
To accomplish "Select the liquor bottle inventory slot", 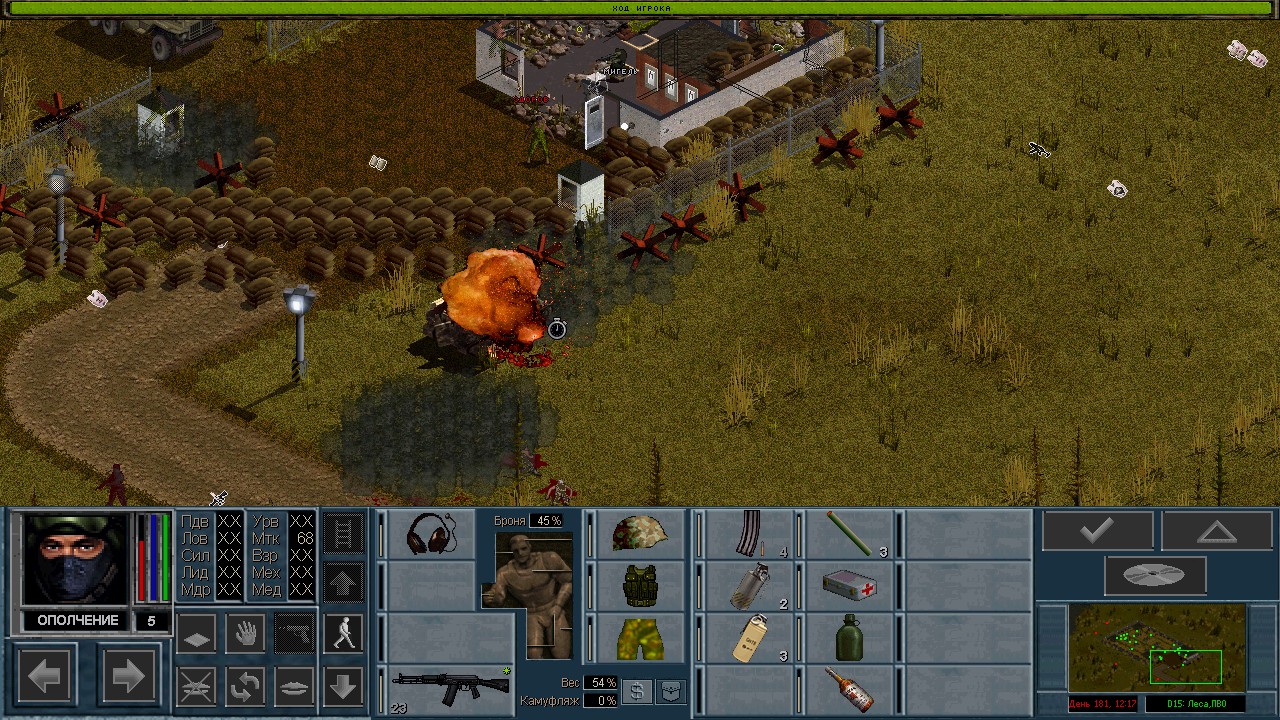I will (x=849, y=689).
